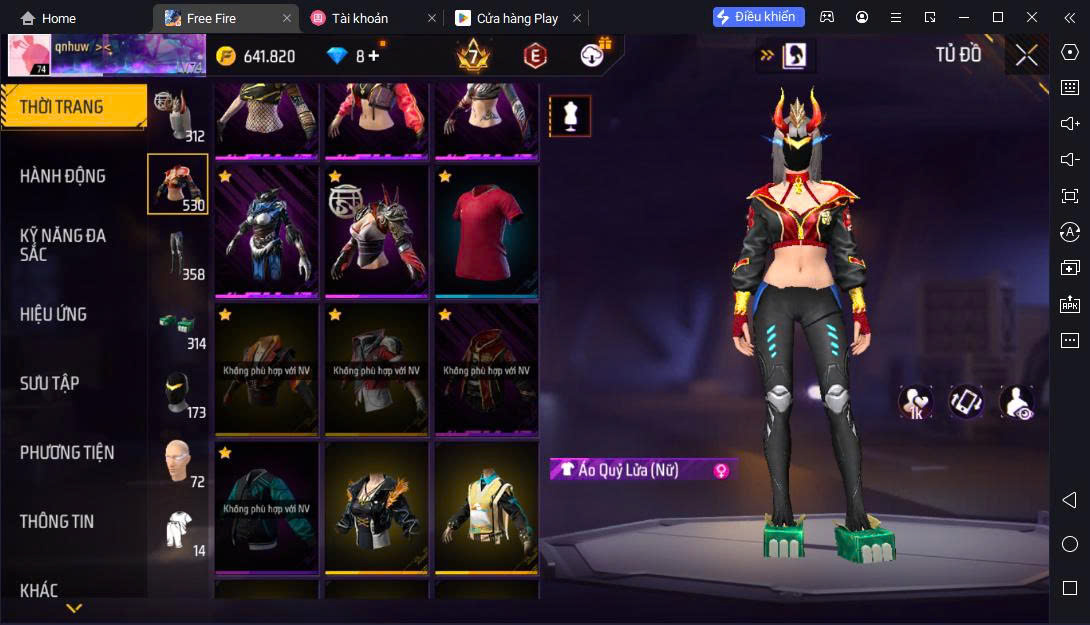Open the THỜI TRANG category

coord(62,107)
